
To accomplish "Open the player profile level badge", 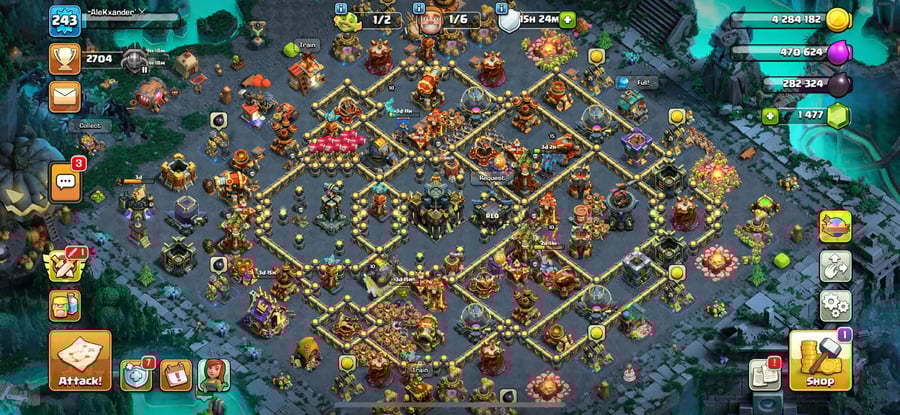I will [x=64, y=20].
